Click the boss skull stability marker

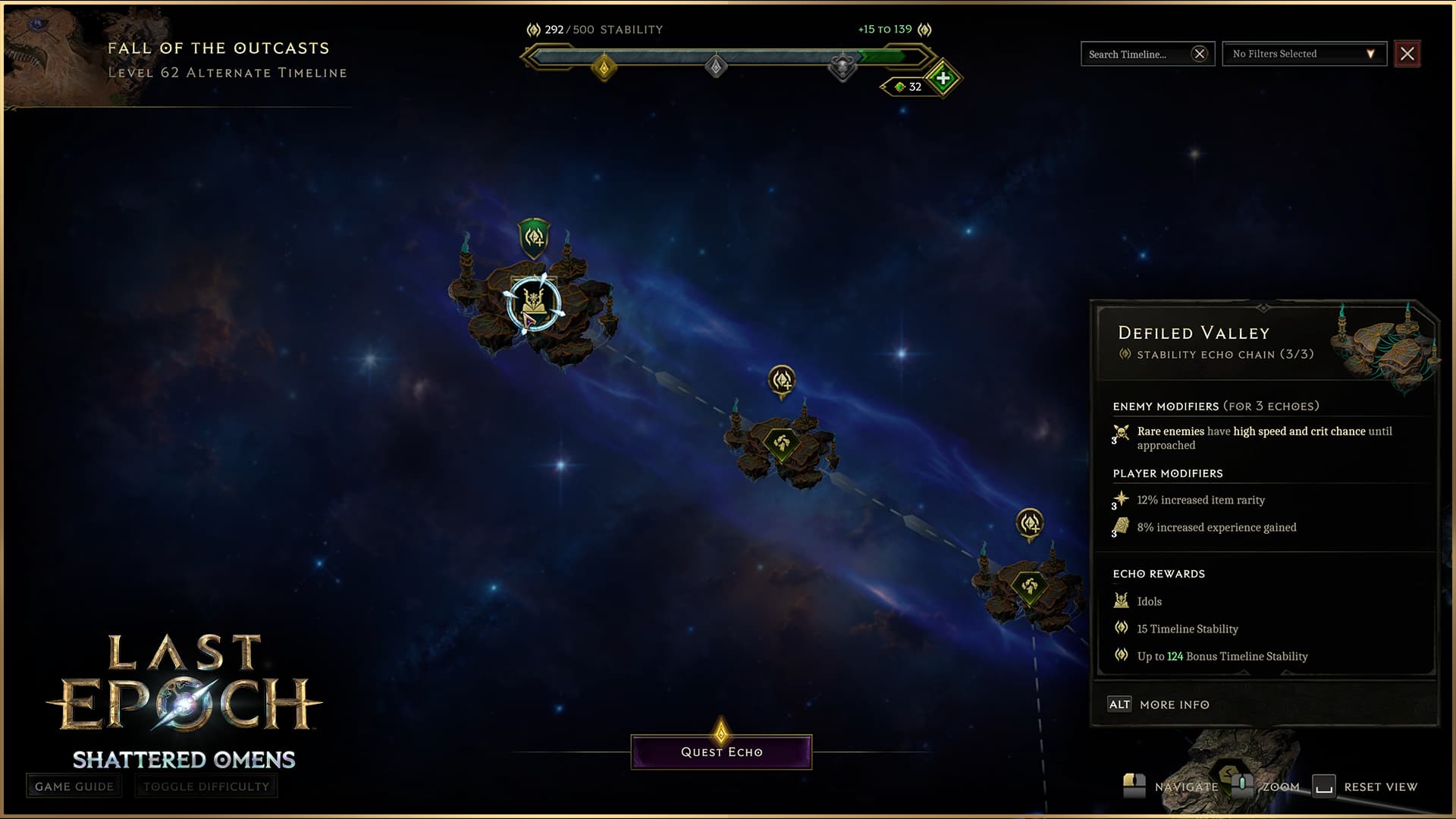(x=842, y=67)
